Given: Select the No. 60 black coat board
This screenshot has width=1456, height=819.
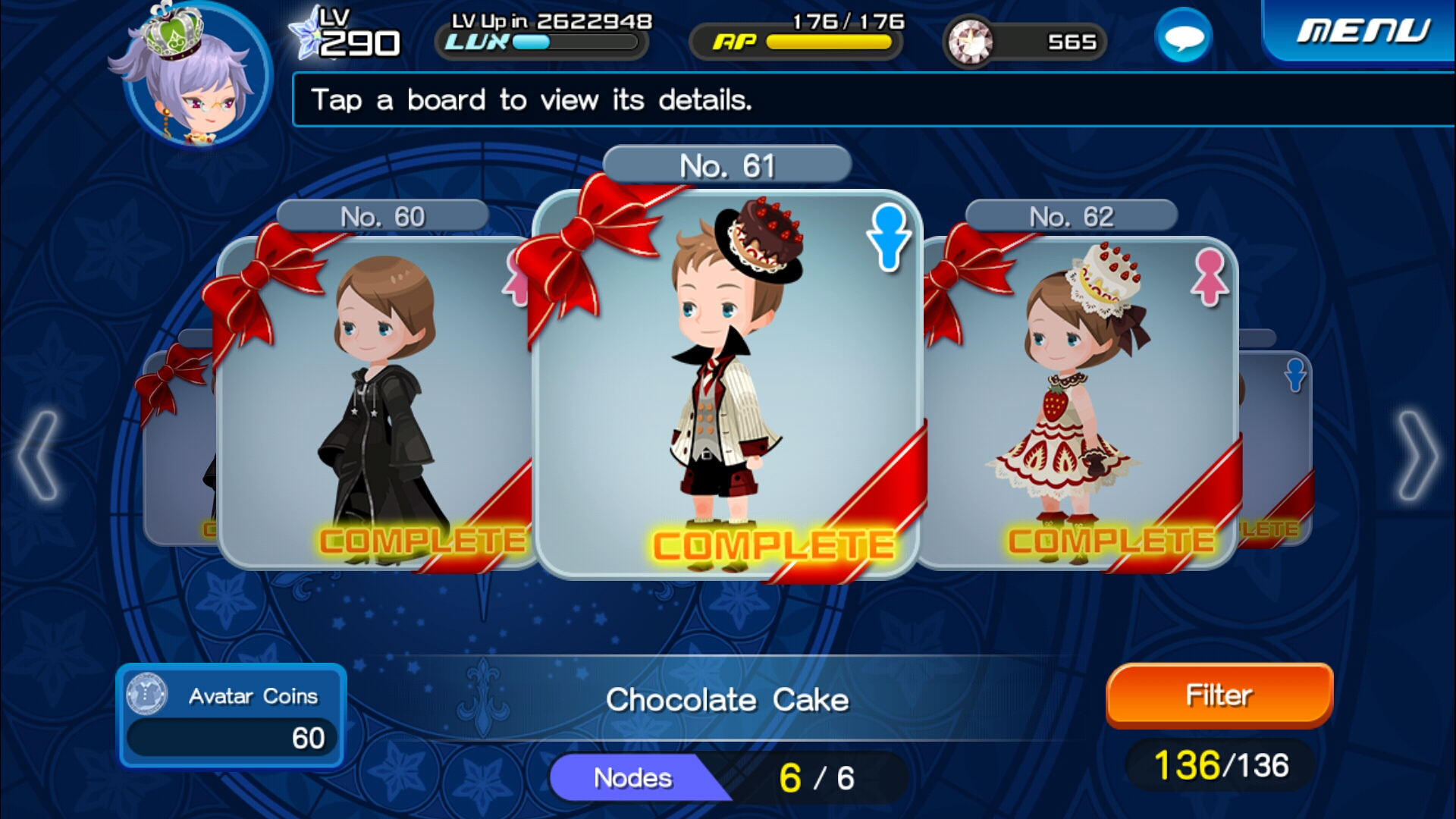Looking at the screenshot, I should [375, 402].
